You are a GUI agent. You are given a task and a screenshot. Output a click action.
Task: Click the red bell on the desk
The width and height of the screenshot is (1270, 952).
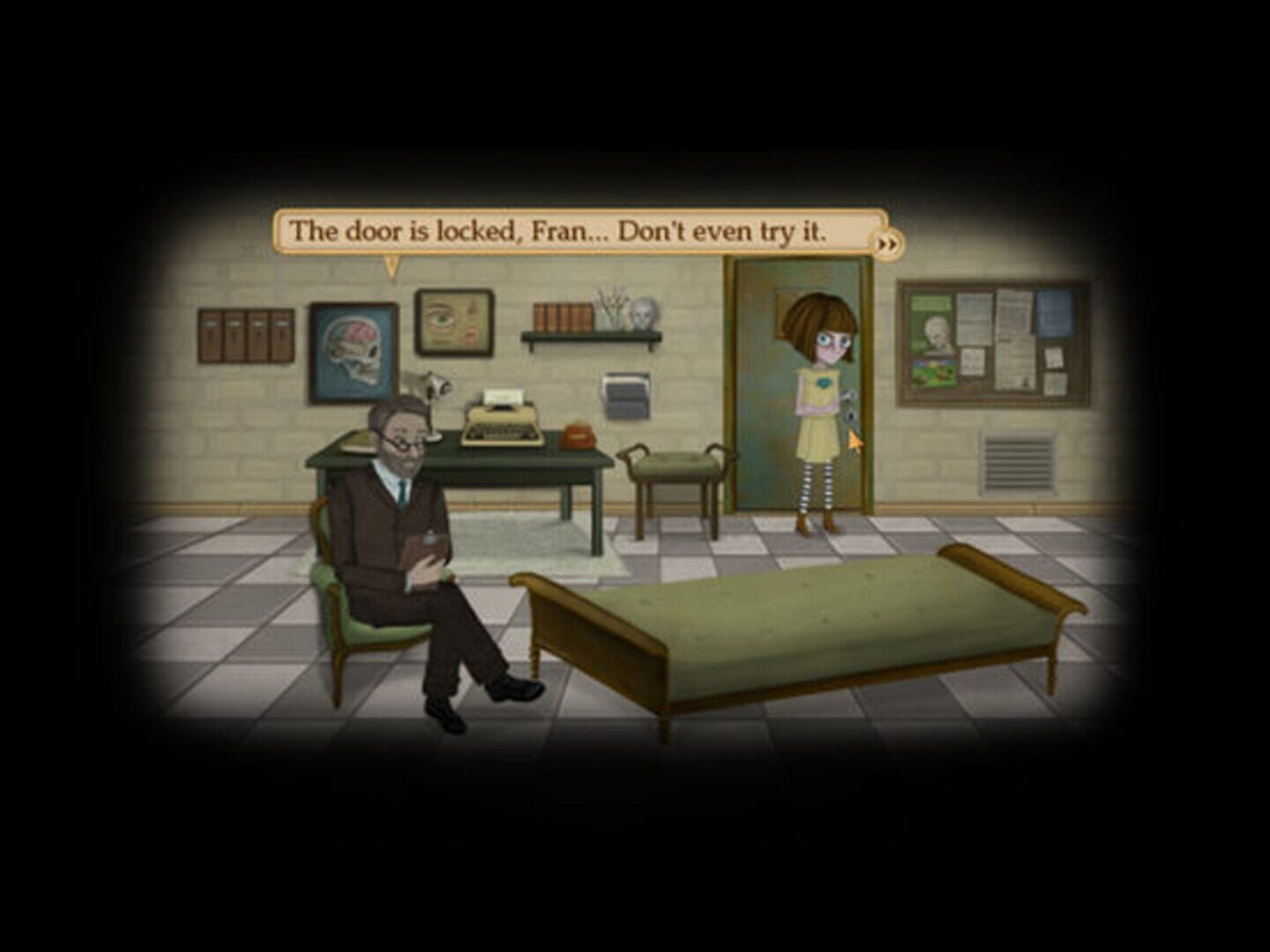click(x=578, y=435)
